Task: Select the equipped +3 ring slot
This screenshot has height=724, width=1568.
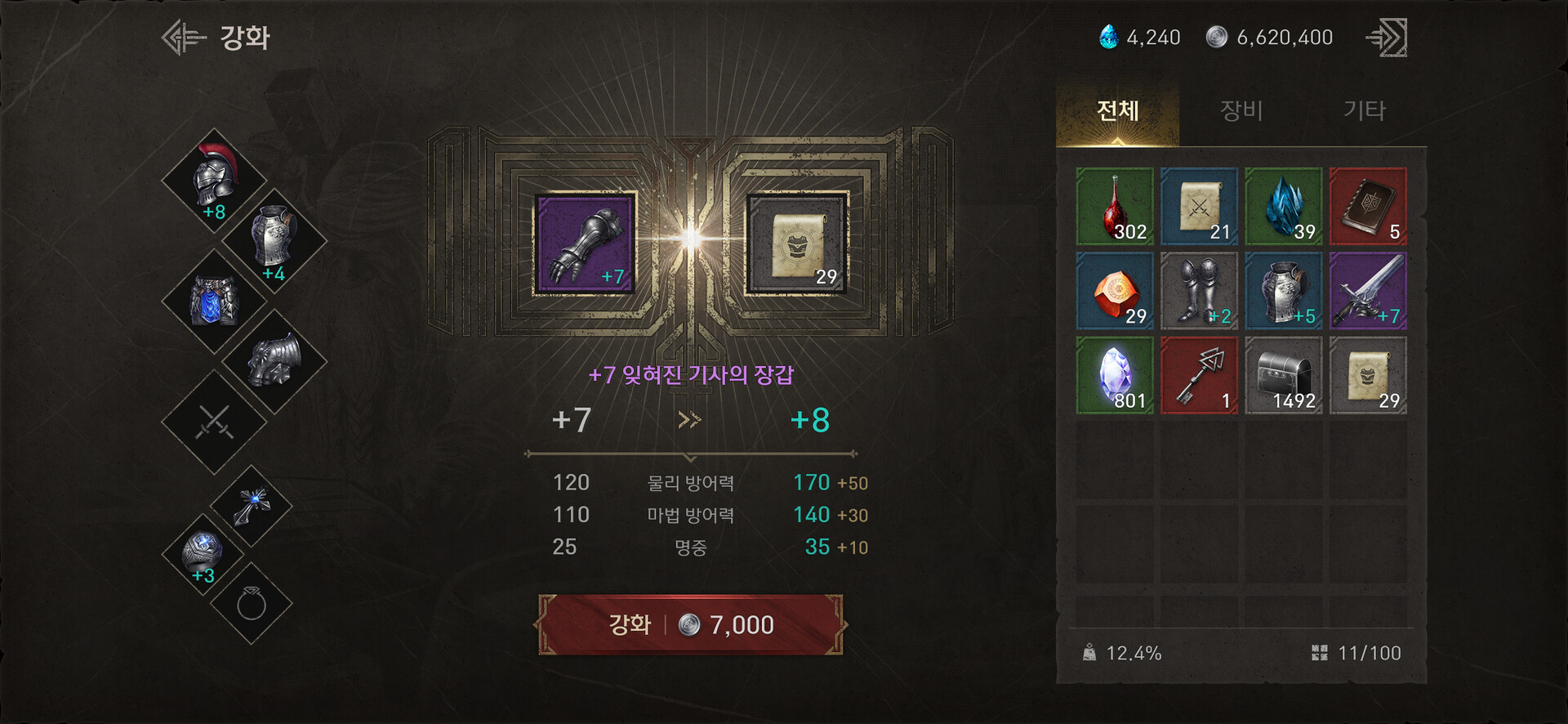Action: click(x=203, y=554)
